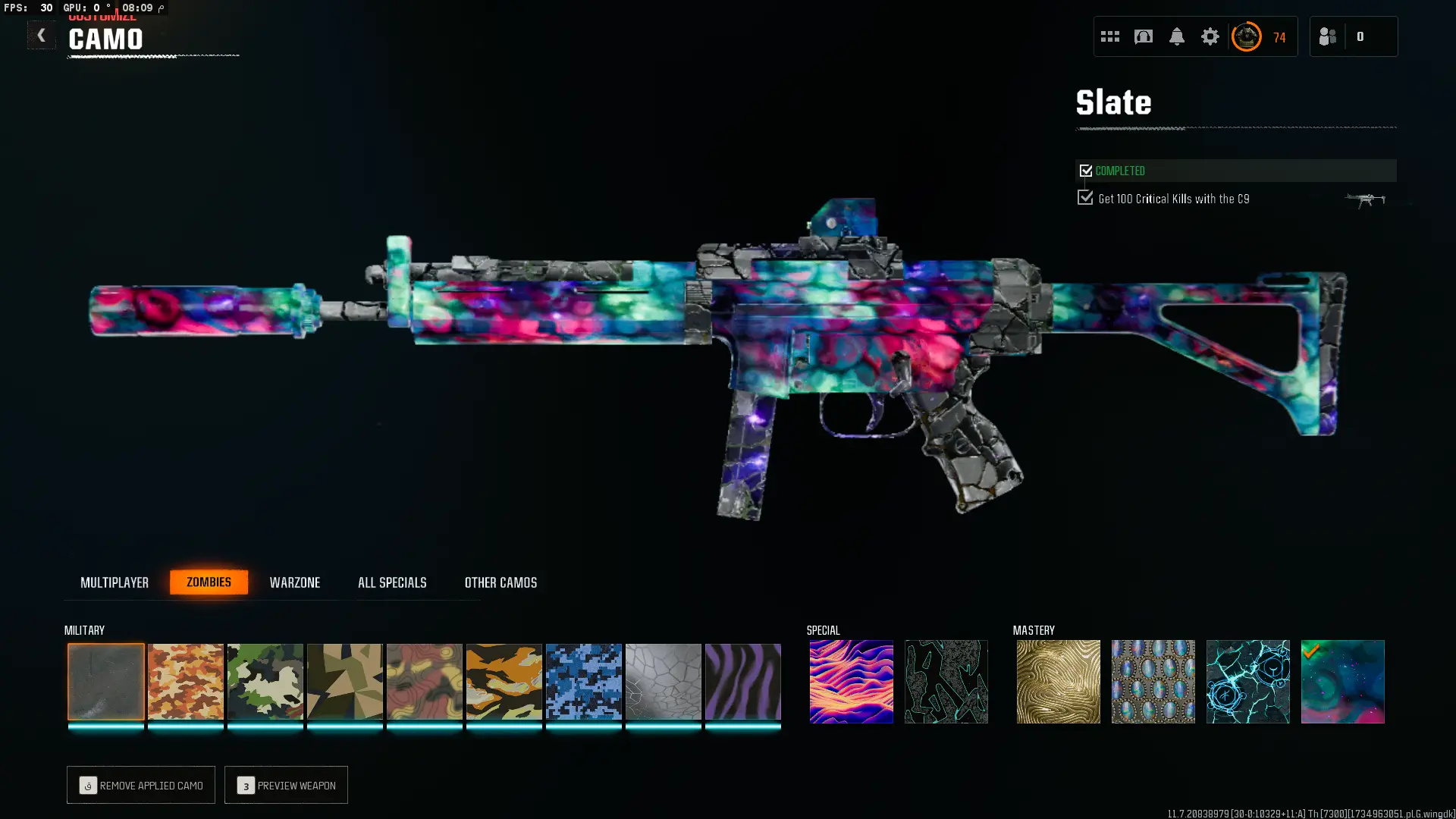Open the player profile emblem showing level 74
1456x819 pixels.
pos(1247,36)
